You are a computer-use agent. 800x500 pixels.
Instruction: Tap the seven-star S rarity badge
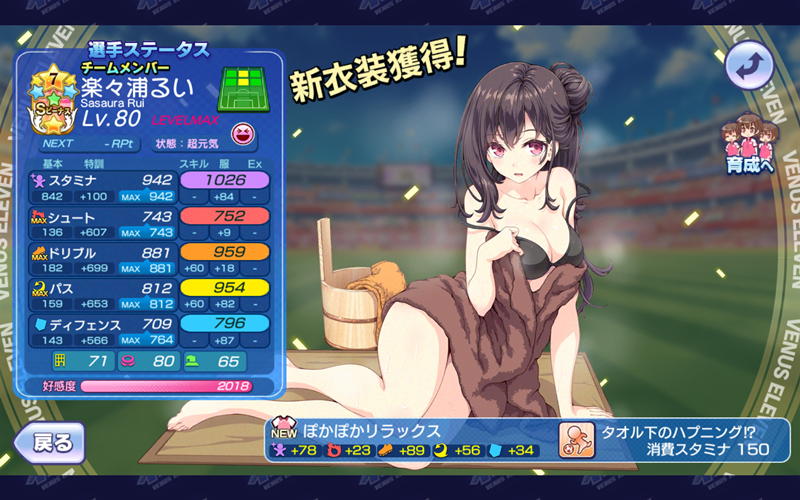[x=48, y=102]
